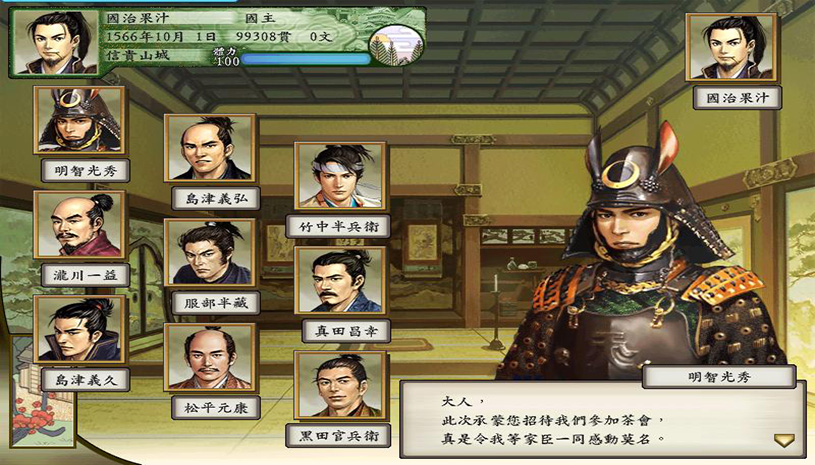Screen dimensions: 815x465
Task: Select 明智光秀's small portrait in the guest list
Action: pos(79,120)
